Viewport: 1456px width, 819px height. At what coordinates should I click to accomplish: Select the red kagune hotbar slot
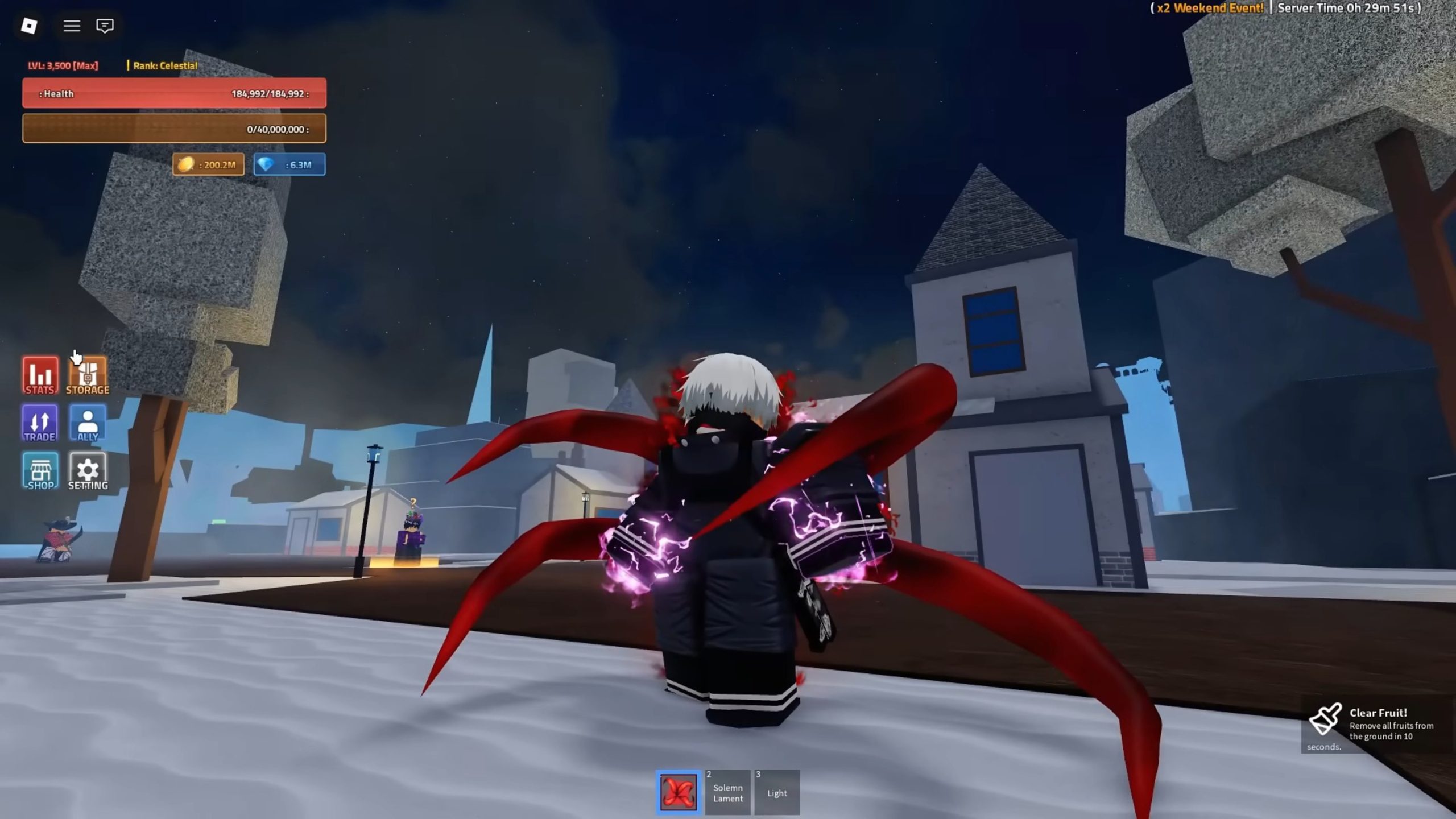point(679,792)
